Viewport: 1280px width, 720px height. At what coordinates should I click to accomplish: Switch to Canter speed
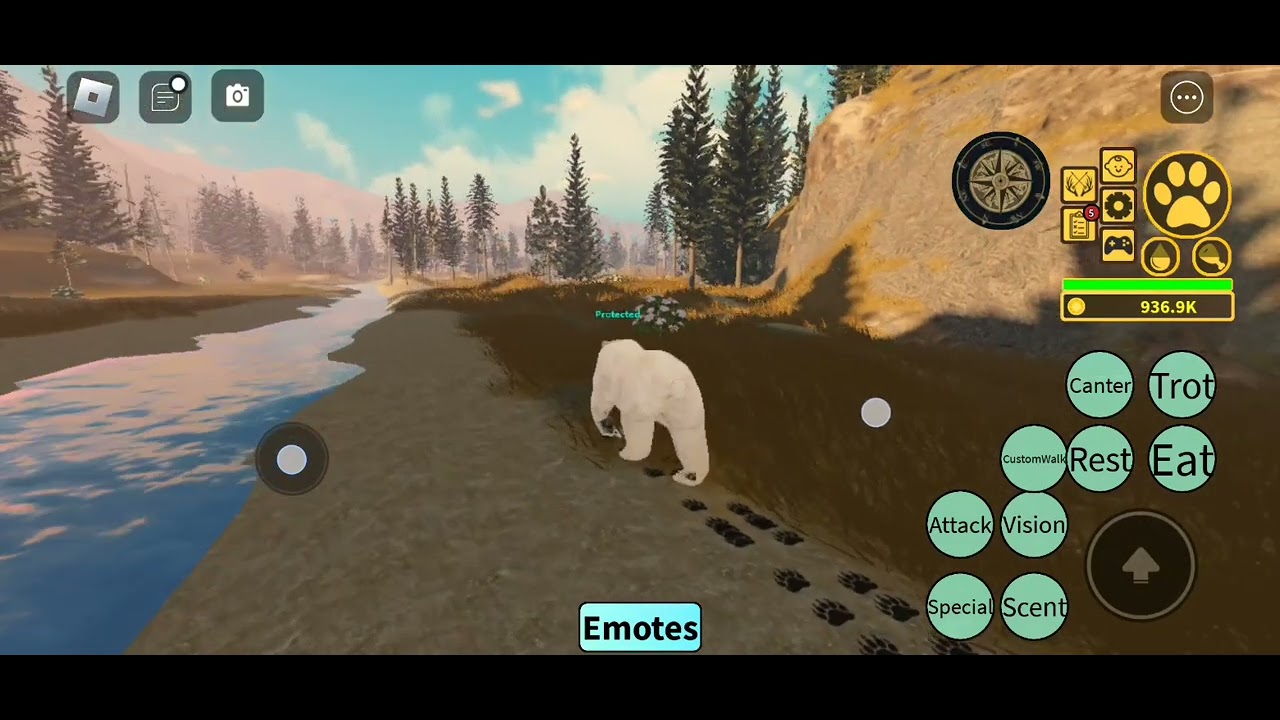point(1100,385)
